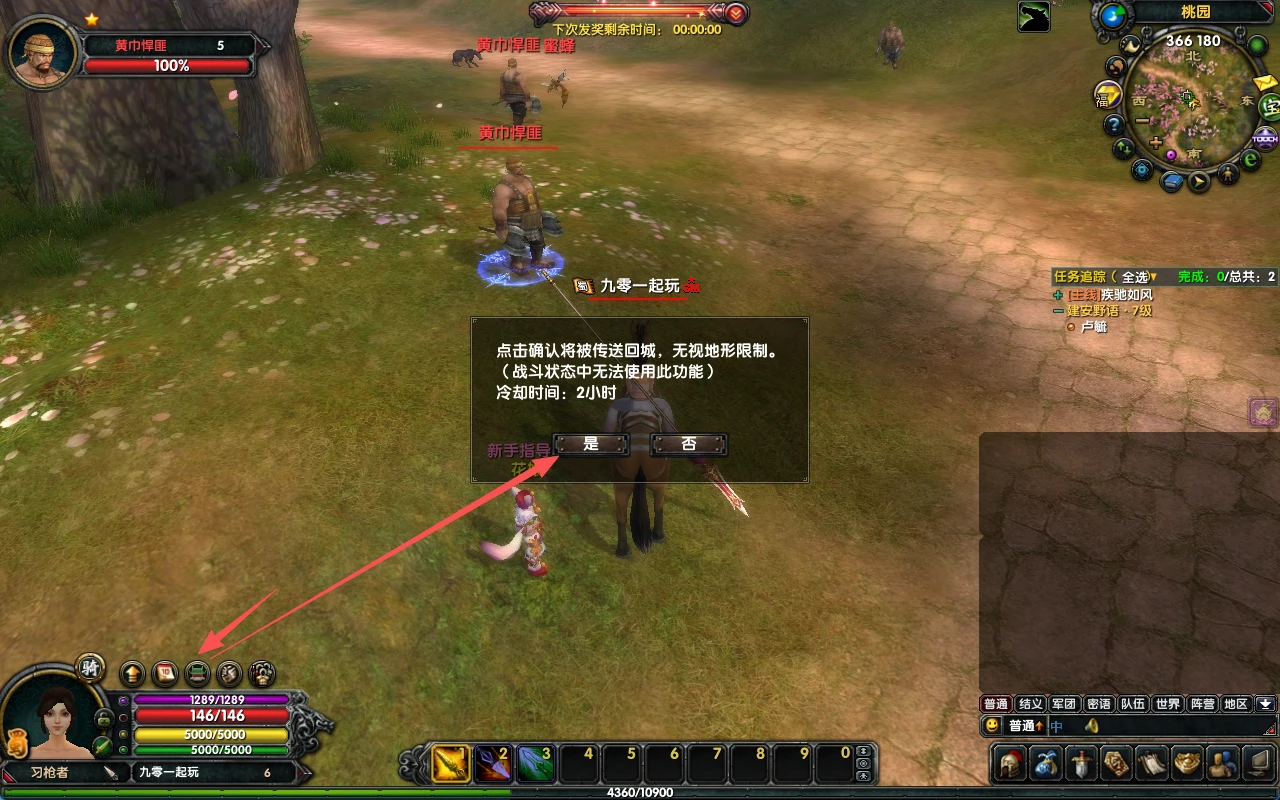Image resolution: width=1280 pixels, height=800 pixels.
Task: Click the orange up-arrow icon beside the mount button
Action: coord(133,673)
